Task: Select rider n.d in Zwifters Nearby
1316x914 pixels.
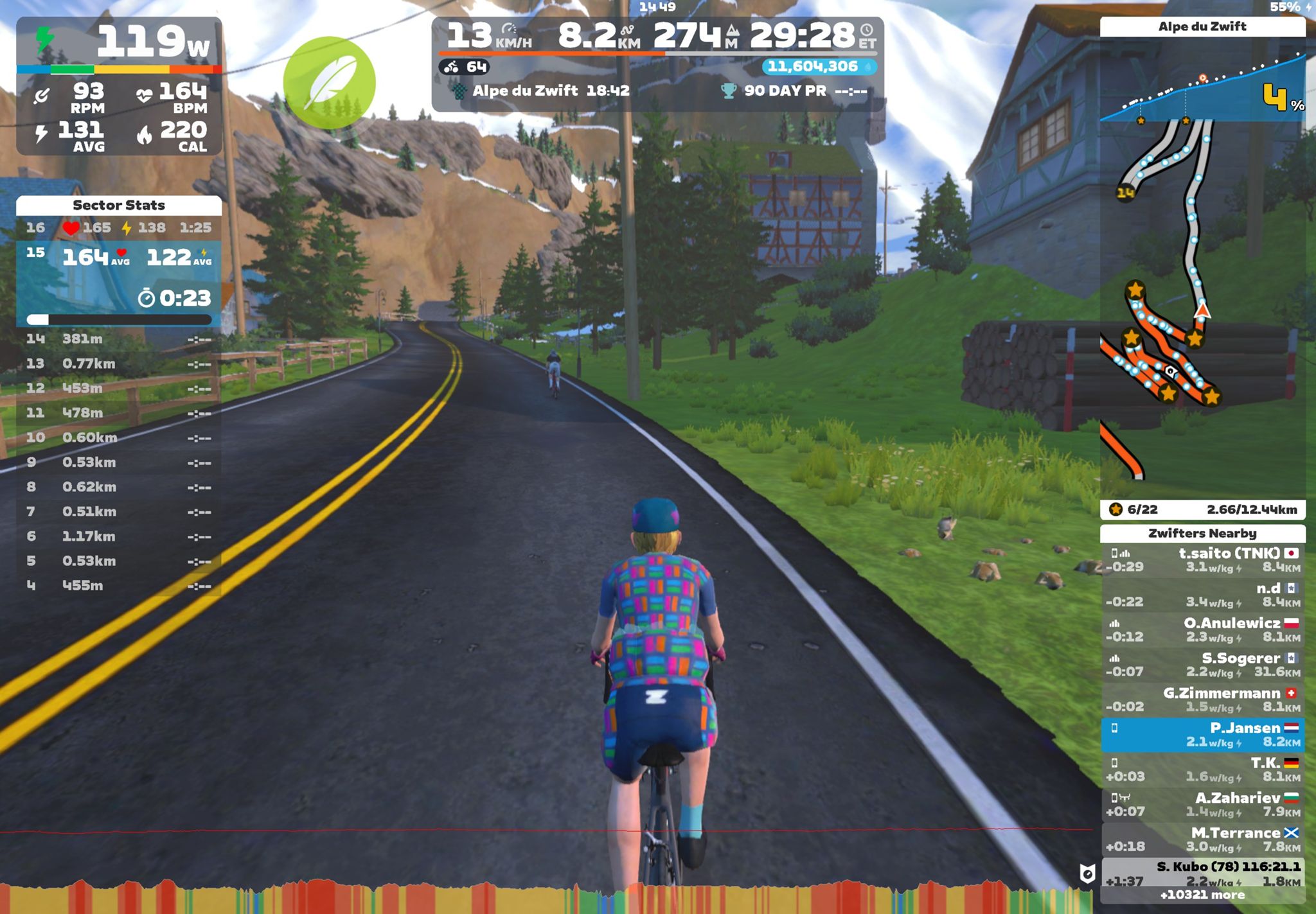Action: click(1203, 595)
